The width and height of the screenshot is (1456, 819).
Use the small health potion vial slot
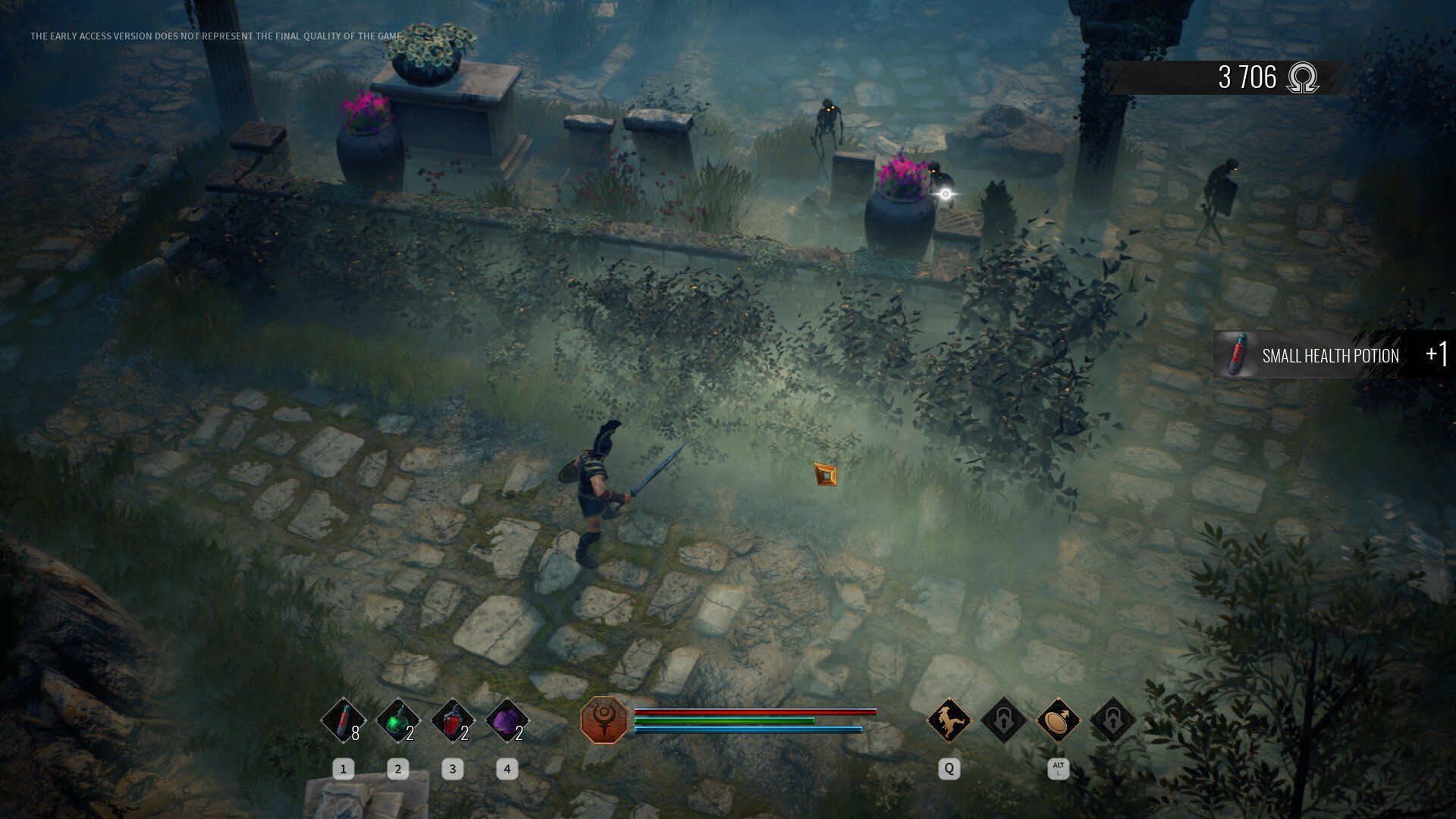344,720
